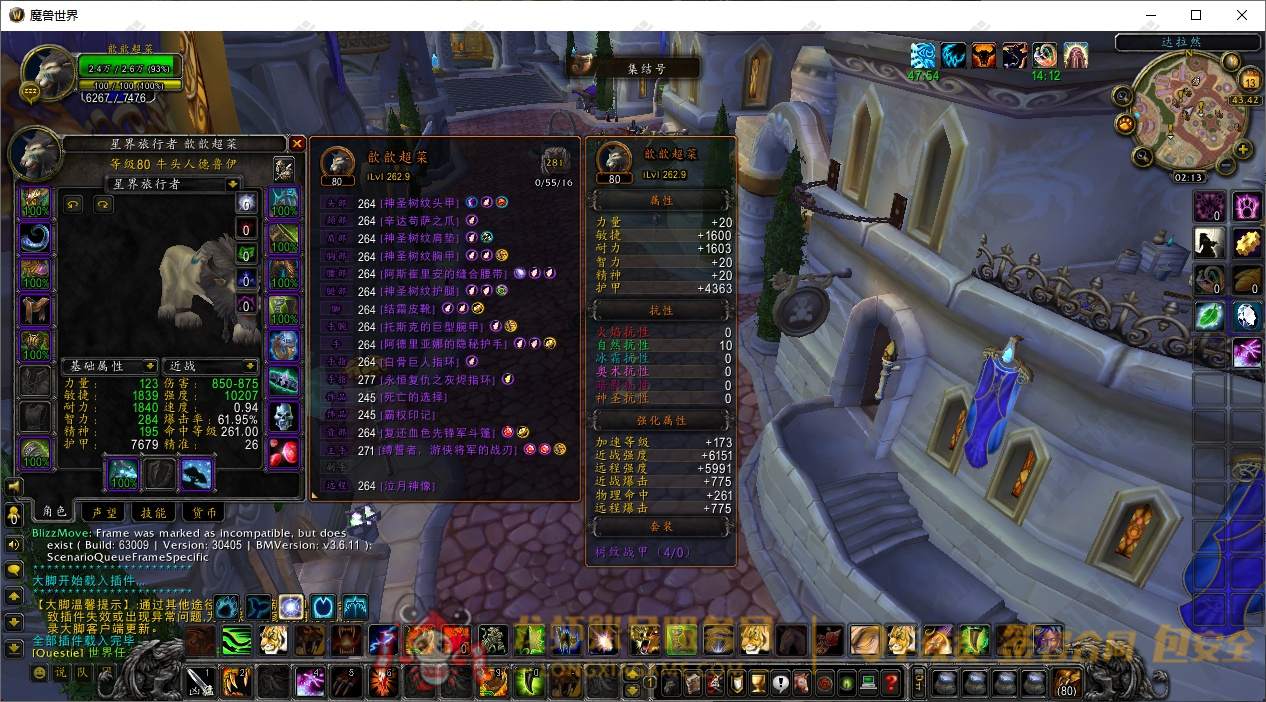Open the 星界旅行者 title dropdown
The height and width of the screenshot is (702, 1266).
[x=233, y=184]
